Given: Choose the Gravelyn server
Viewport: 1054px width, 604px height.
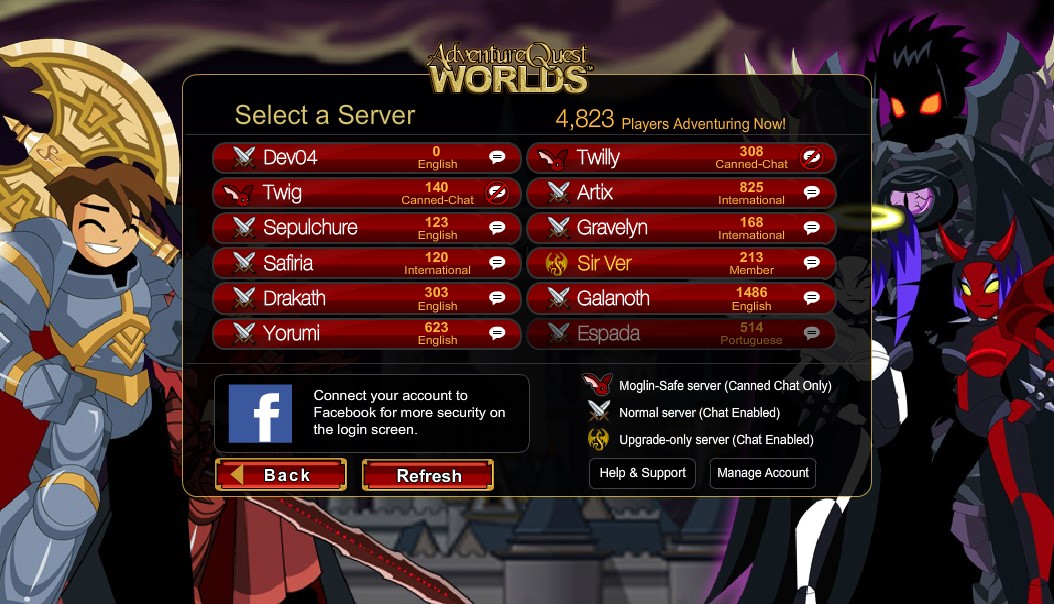Looking at the screenshot, I should (x=680, y=228).
